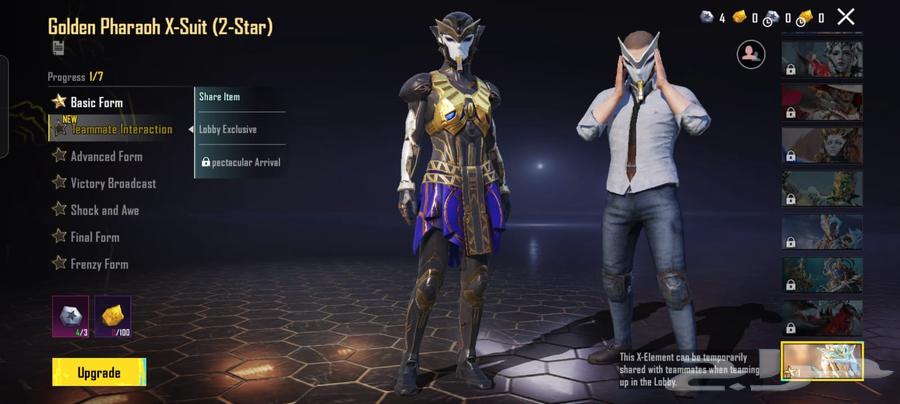Close the X-Suit screen
Image resolution: width=900 pixels, height=404 pixels.
[x=846, y=16]
